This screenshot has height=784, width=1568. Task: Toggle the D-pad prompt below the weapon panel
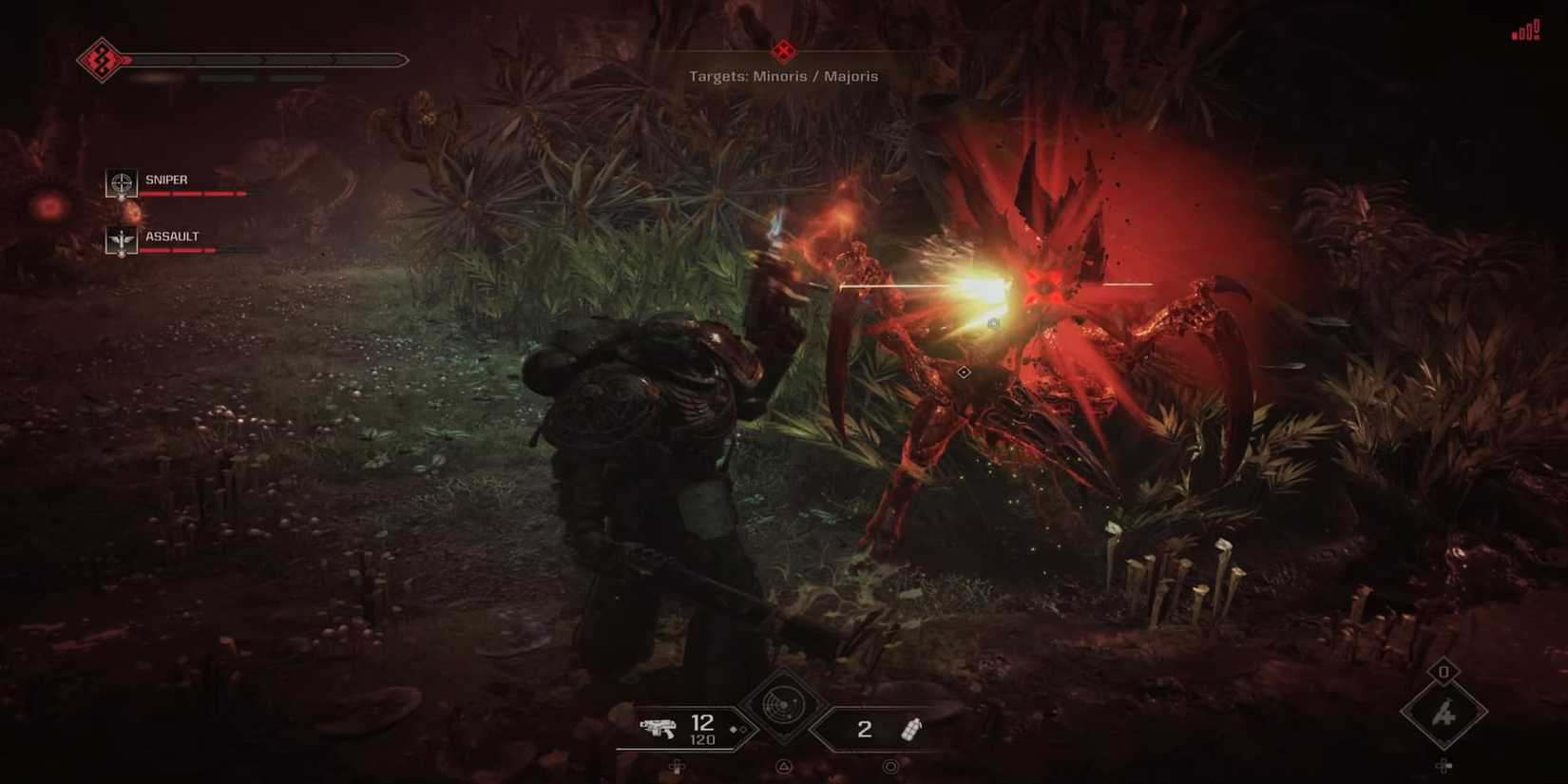[x=677, y=767]
